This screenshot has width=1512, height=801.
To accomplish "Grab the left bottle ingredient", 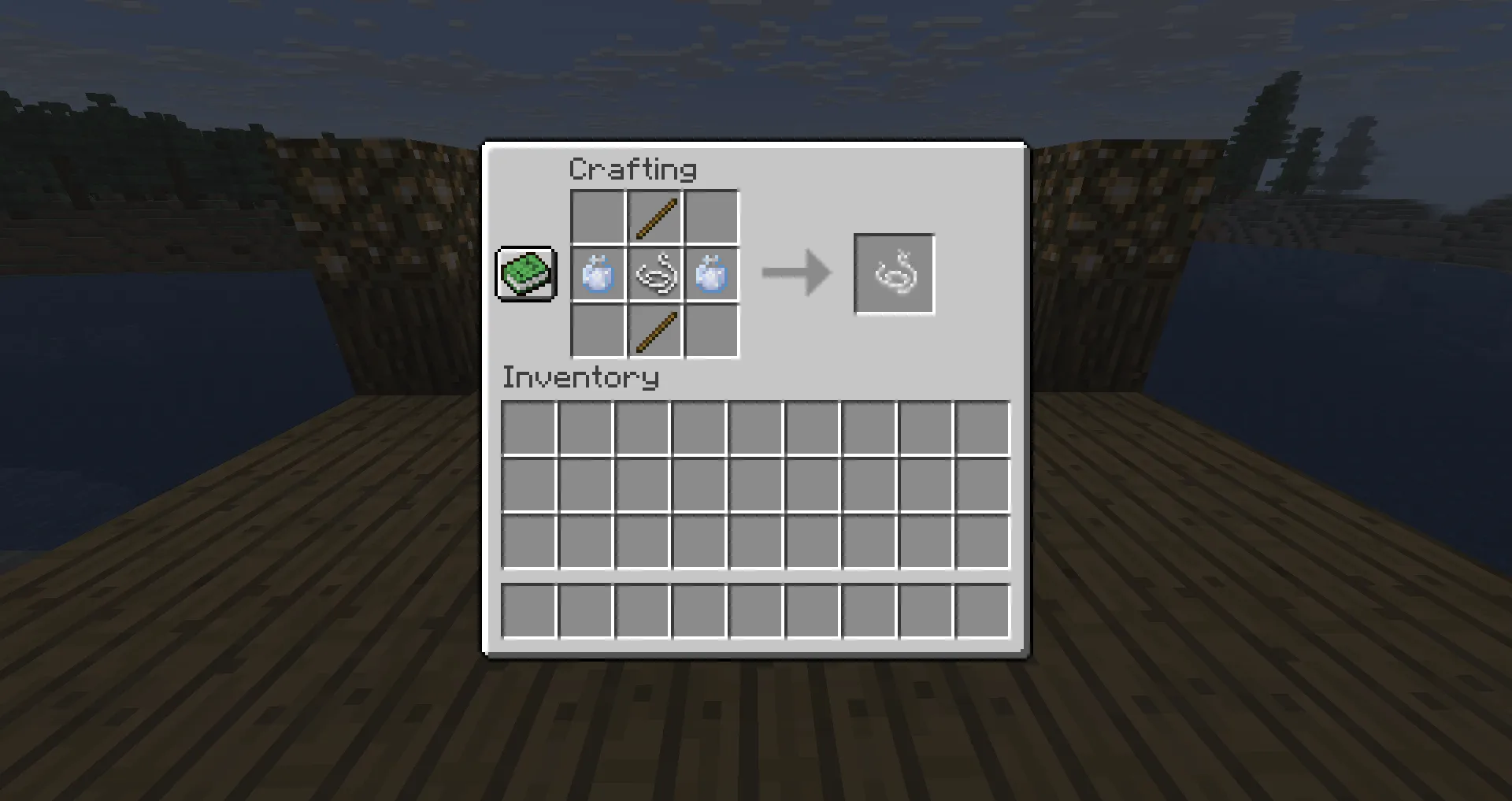I will tap(597, 274).
